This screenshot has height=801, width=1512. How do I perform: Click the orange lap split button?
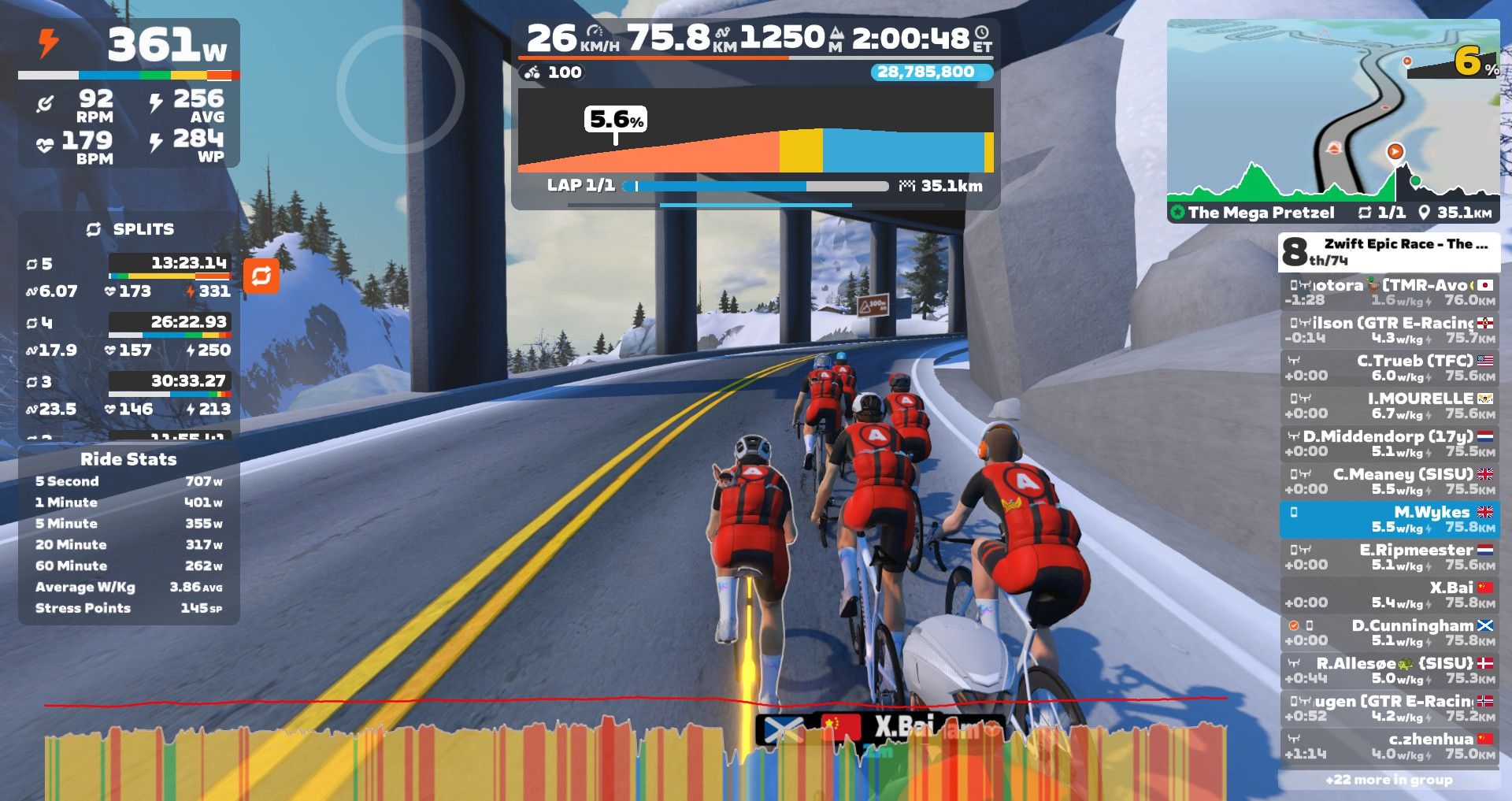click(261, 276)
